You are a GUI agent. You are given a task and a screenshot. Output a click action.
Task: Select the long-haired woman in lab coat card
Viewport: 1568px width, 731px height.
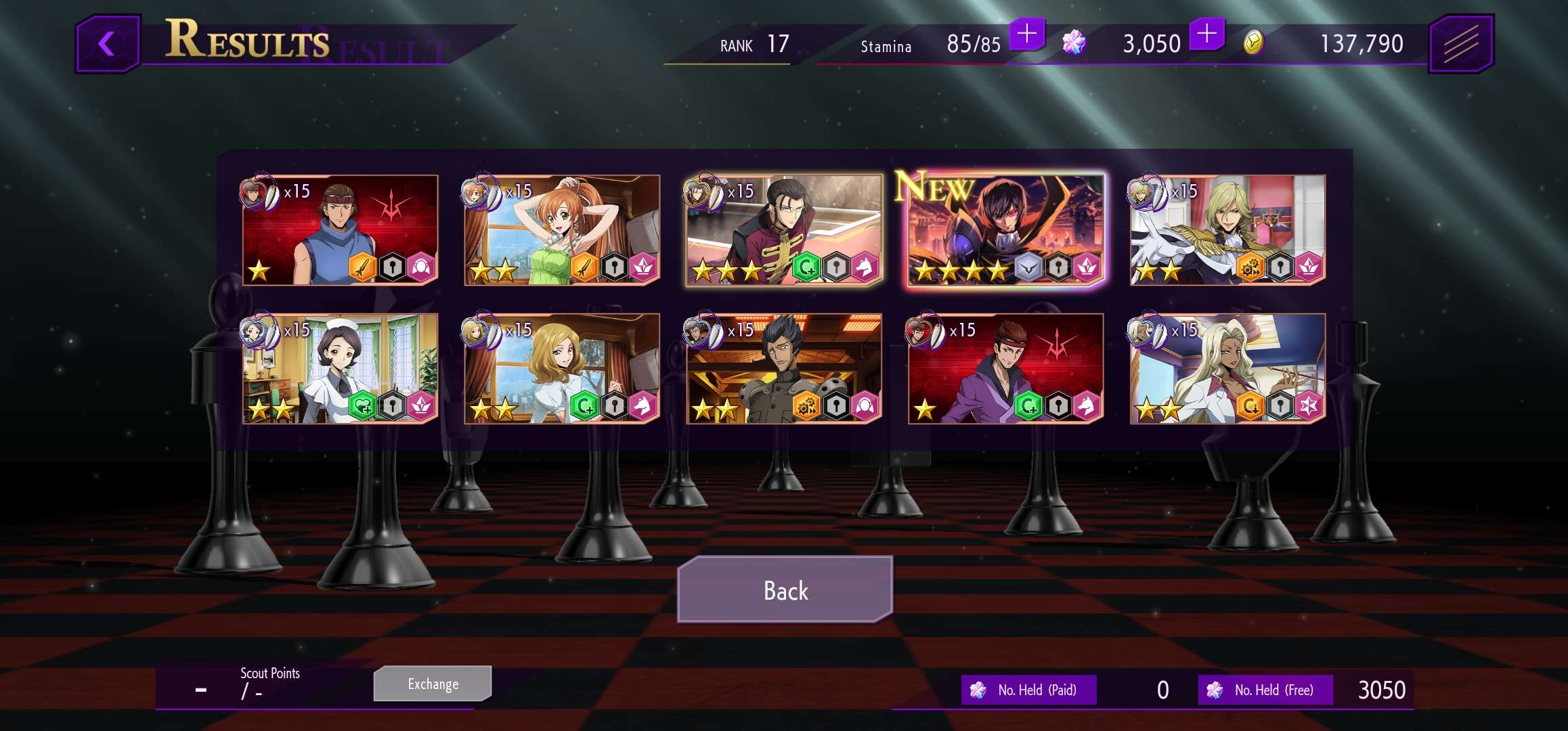tap(1227, 369)
